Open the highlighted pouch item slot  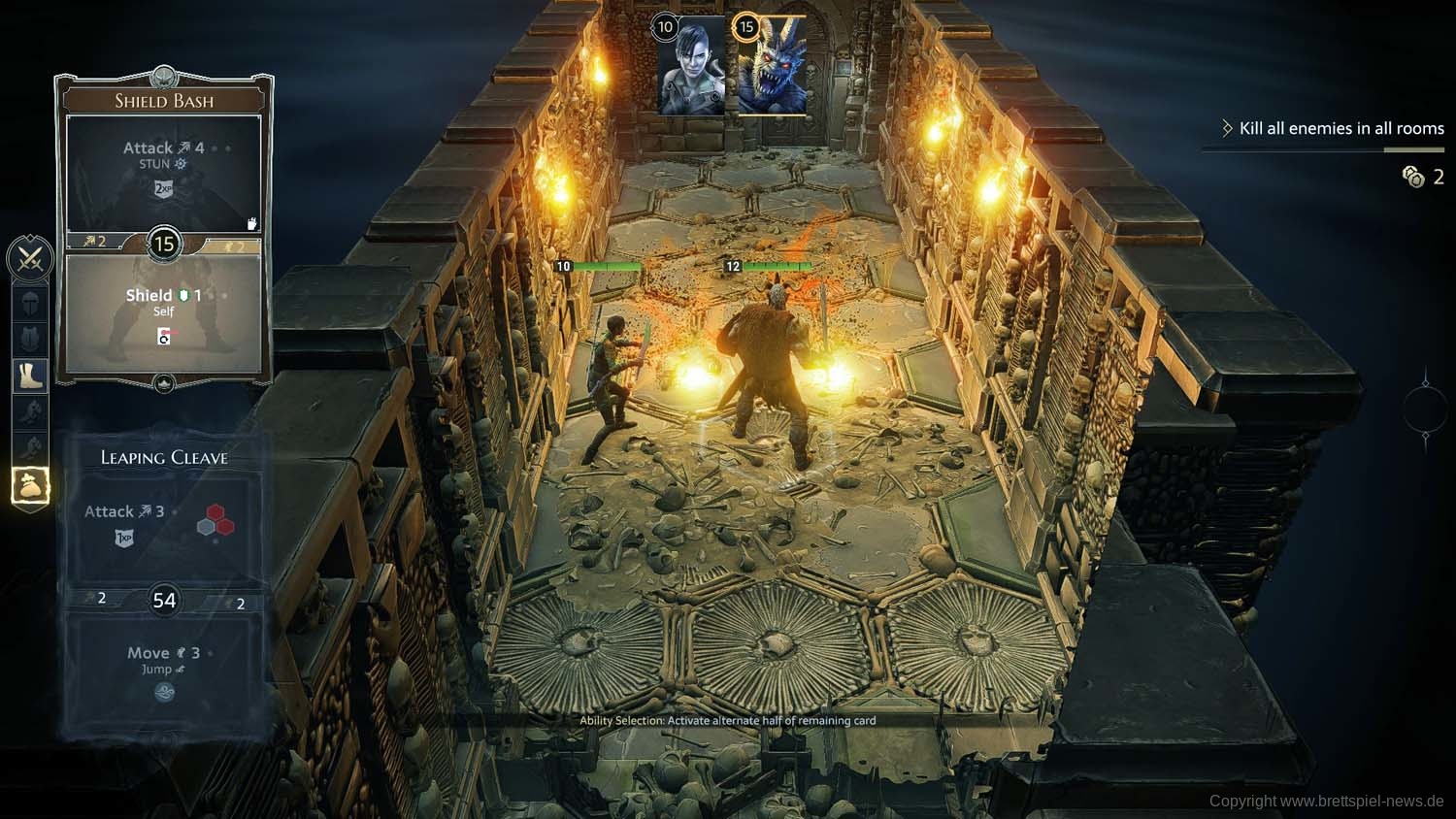(30, 486)
